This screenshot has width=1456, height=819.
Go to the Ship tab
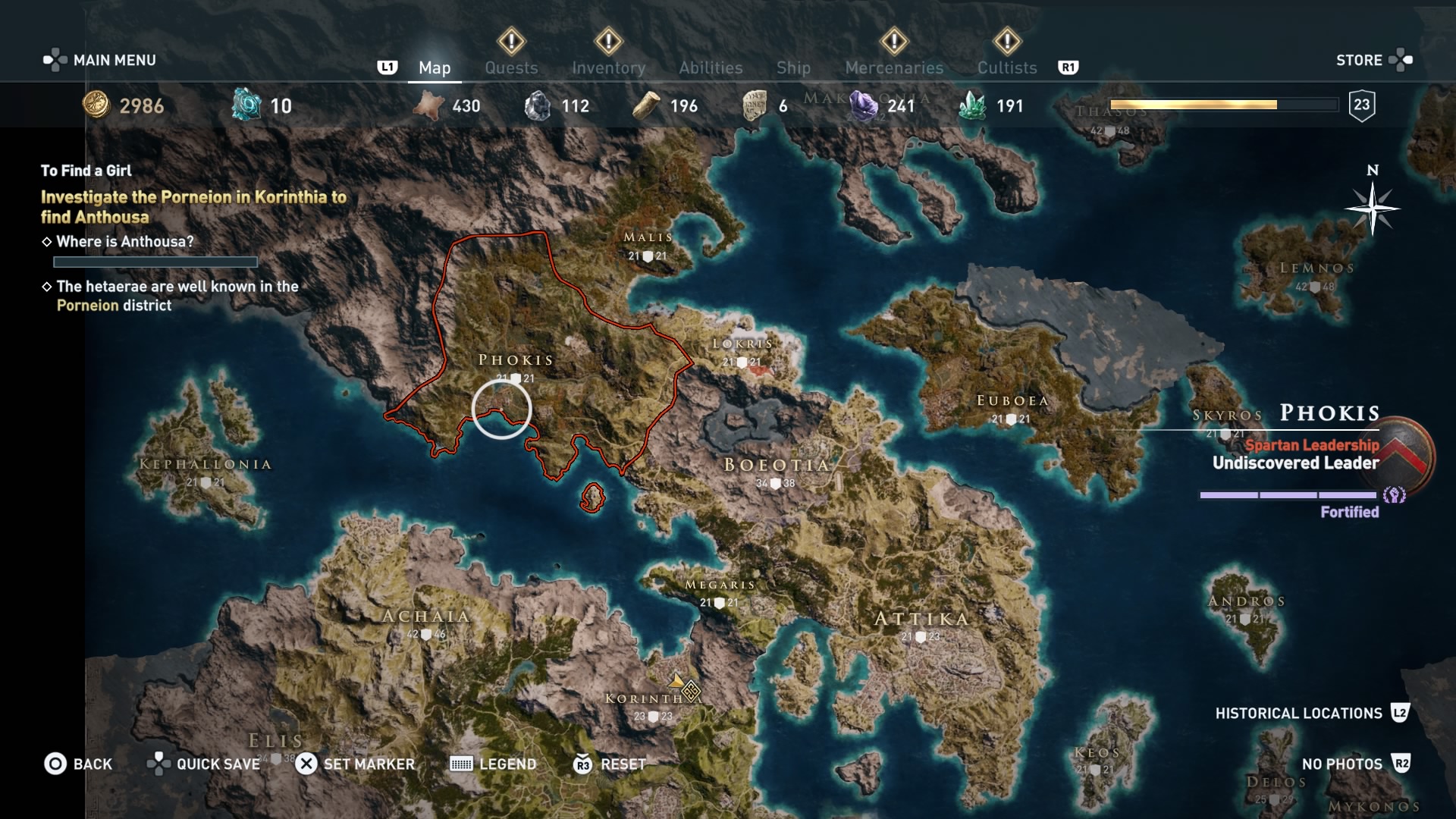(x=793, y=67)
